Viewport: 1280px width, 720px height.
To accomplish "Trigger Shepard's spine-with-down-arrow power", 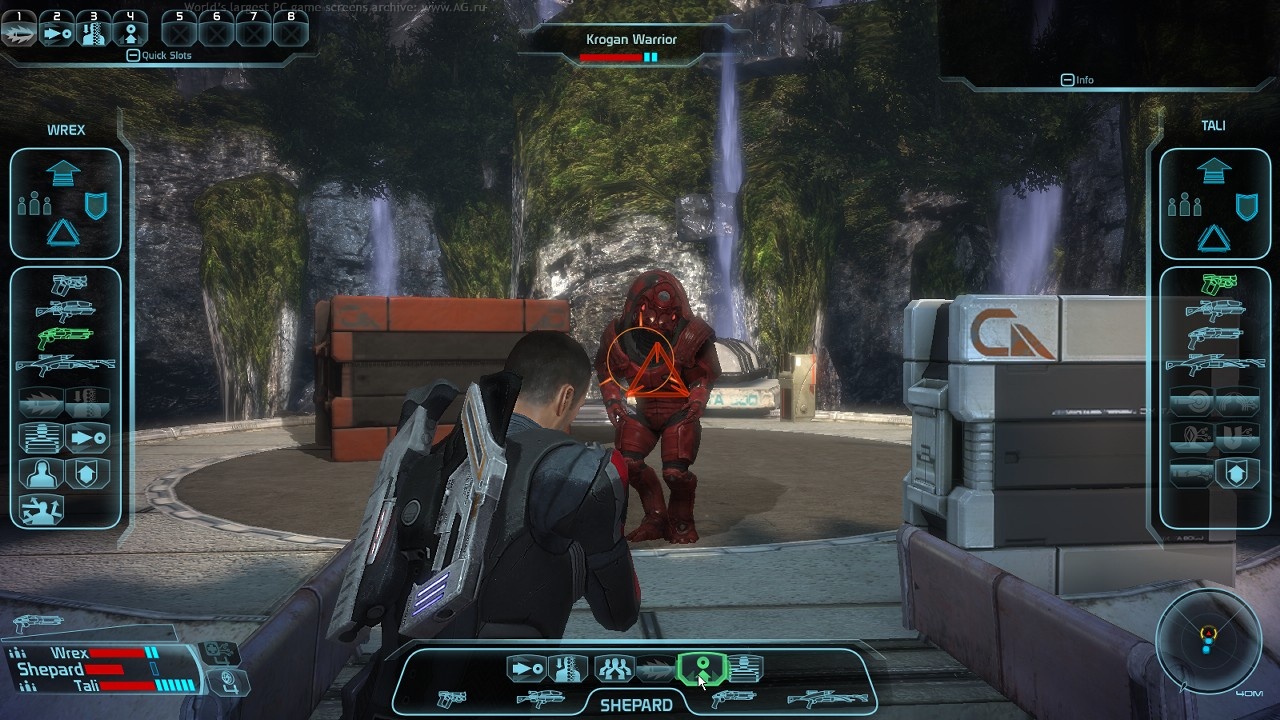I will [569, 668].
